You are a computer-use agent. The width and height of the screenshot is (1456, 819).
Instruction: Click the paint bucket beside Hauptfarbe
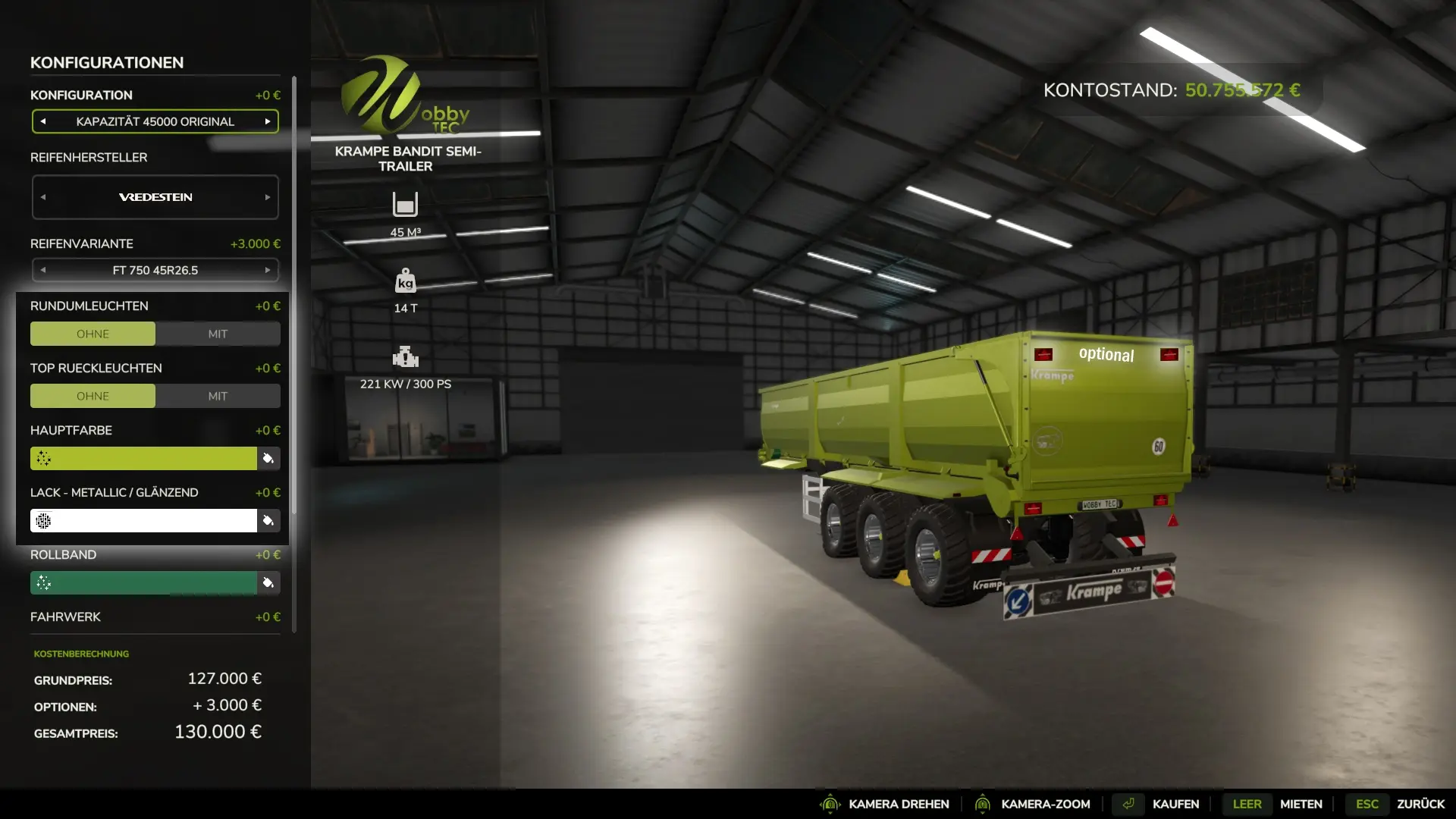268,458
